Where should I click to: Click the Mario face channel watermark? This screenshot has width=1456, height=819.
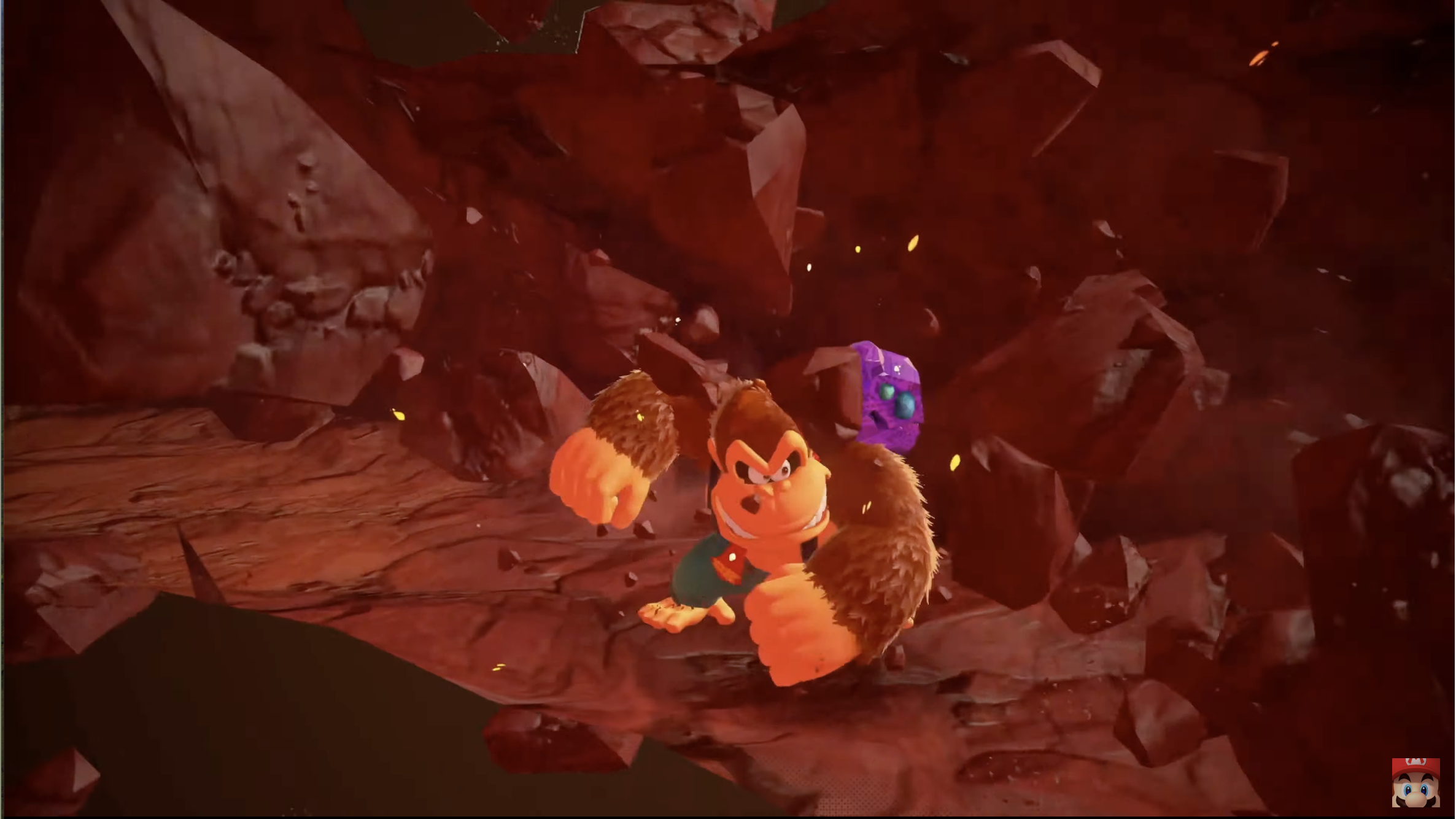(1415, 783)
